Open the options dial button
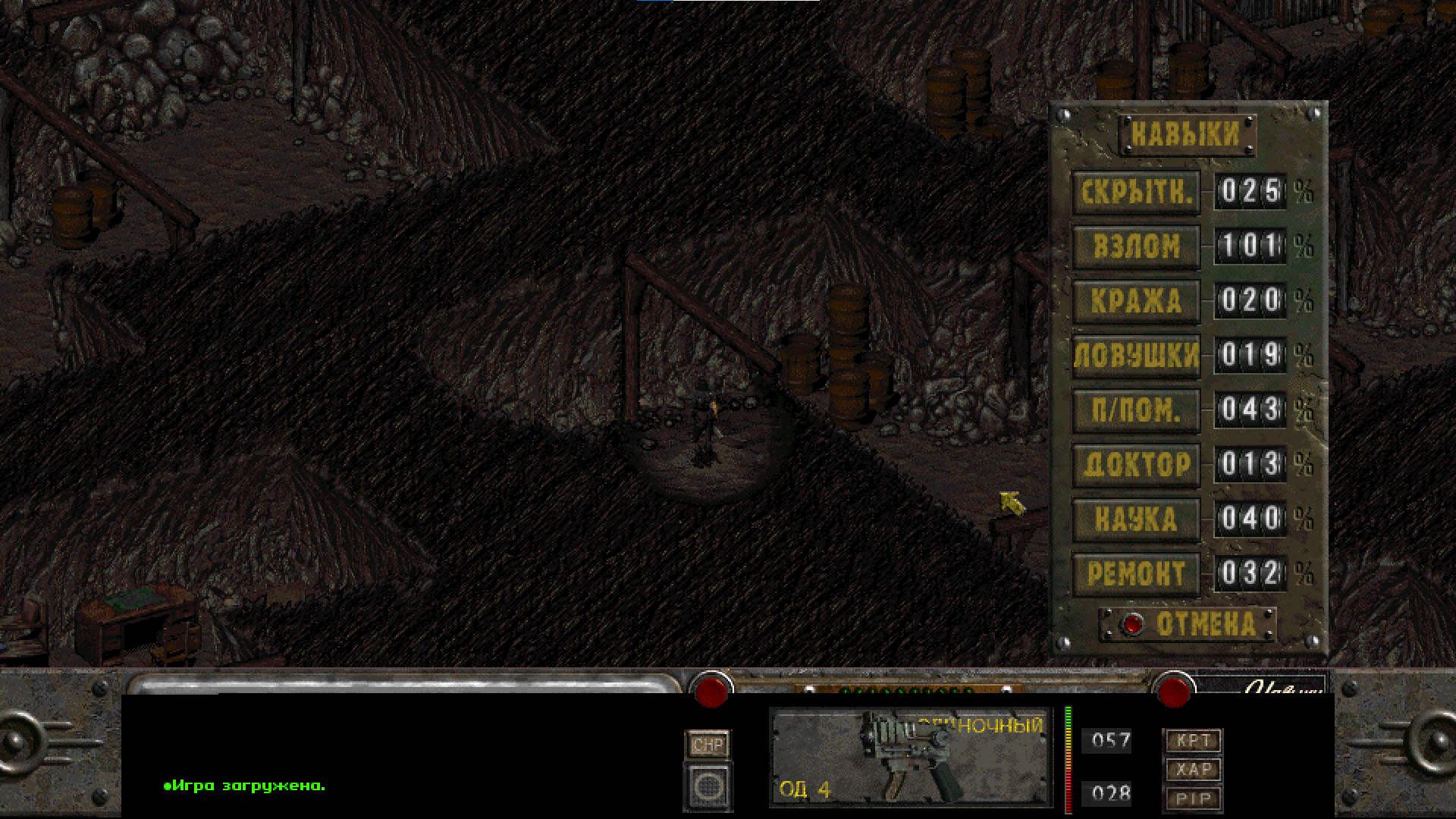The width and height of the screenshot is (1456, 819). (x=708, y=786)
